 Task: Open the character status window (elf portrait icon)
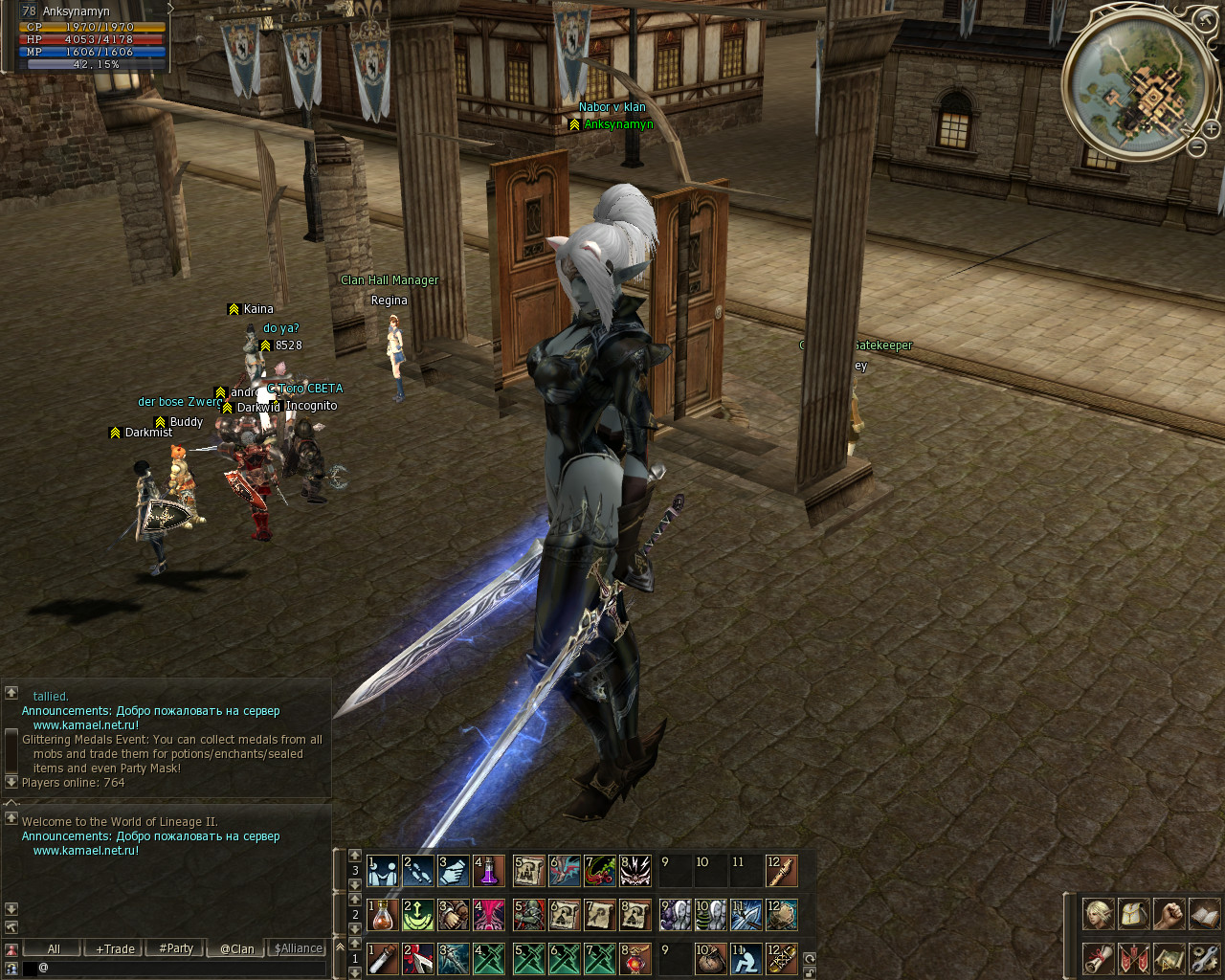(1098, 914)
